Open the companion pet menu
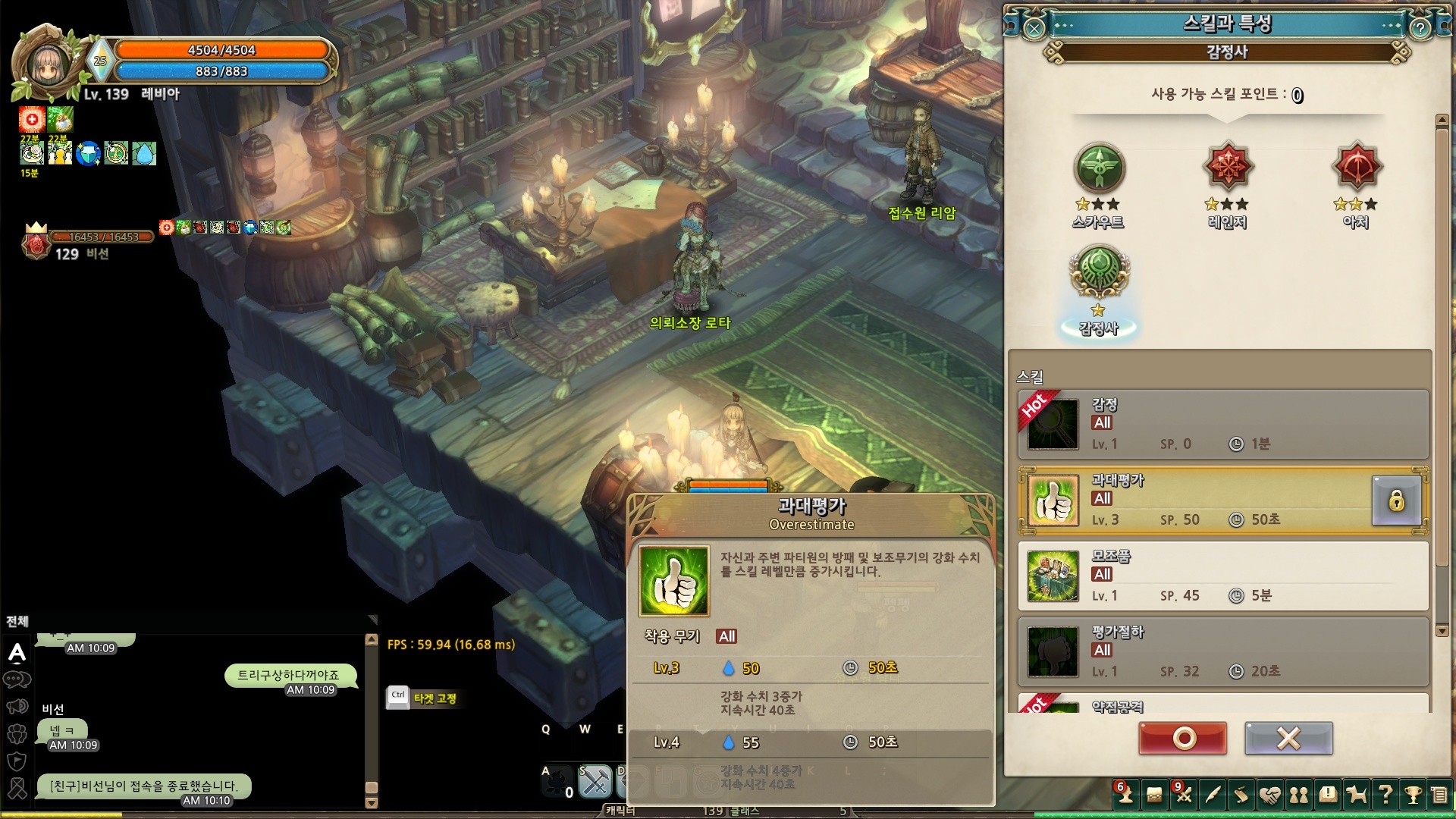 pos(1357,795)
